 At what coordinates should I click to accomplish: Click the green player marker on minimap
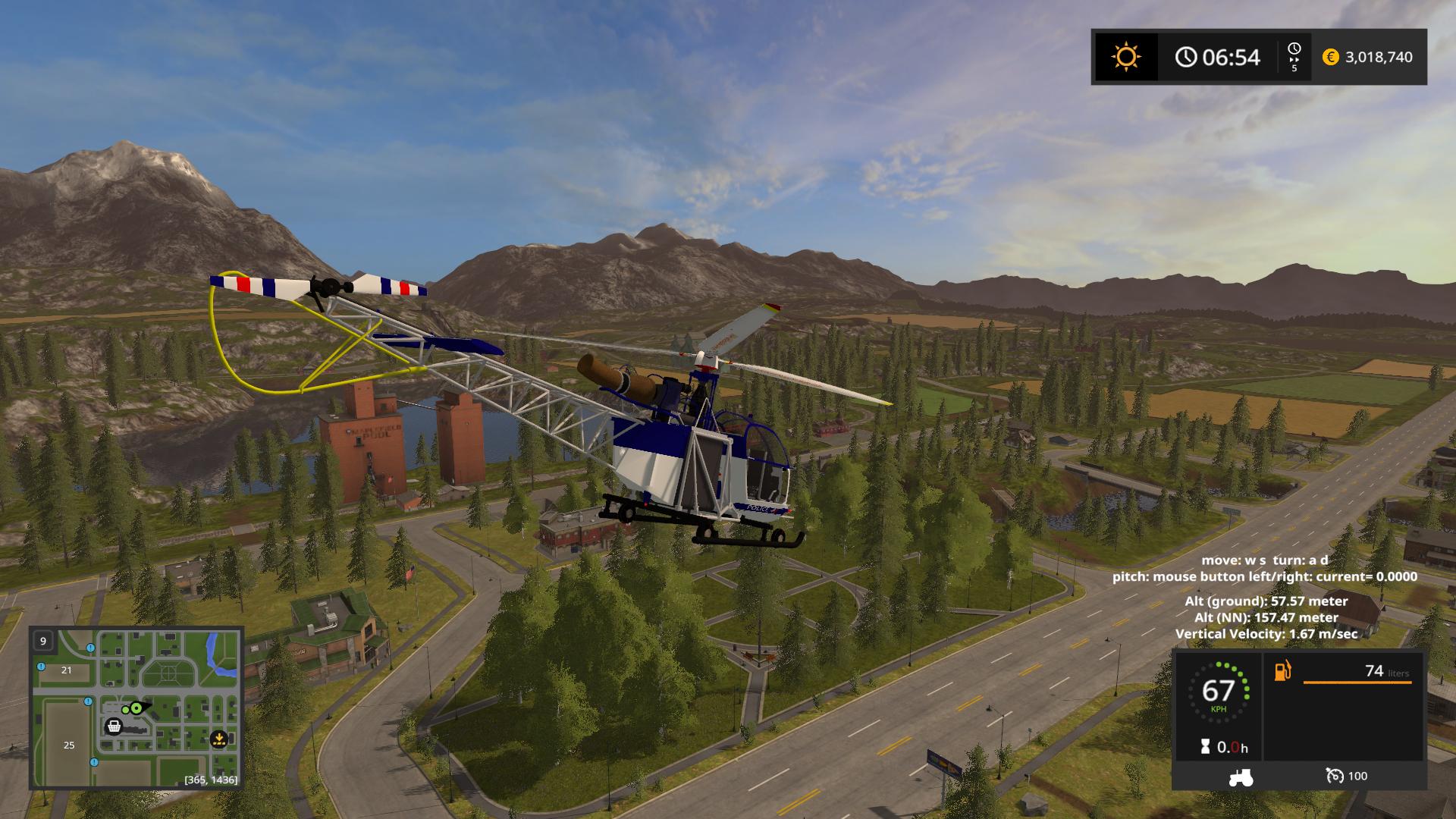click(136, 708)
